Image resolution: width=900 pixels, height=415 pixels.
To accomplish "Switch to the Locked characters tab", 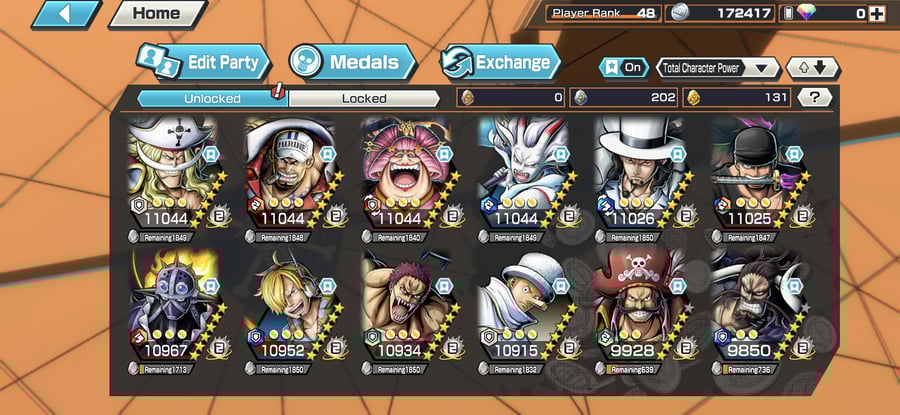I will (363, 98).
